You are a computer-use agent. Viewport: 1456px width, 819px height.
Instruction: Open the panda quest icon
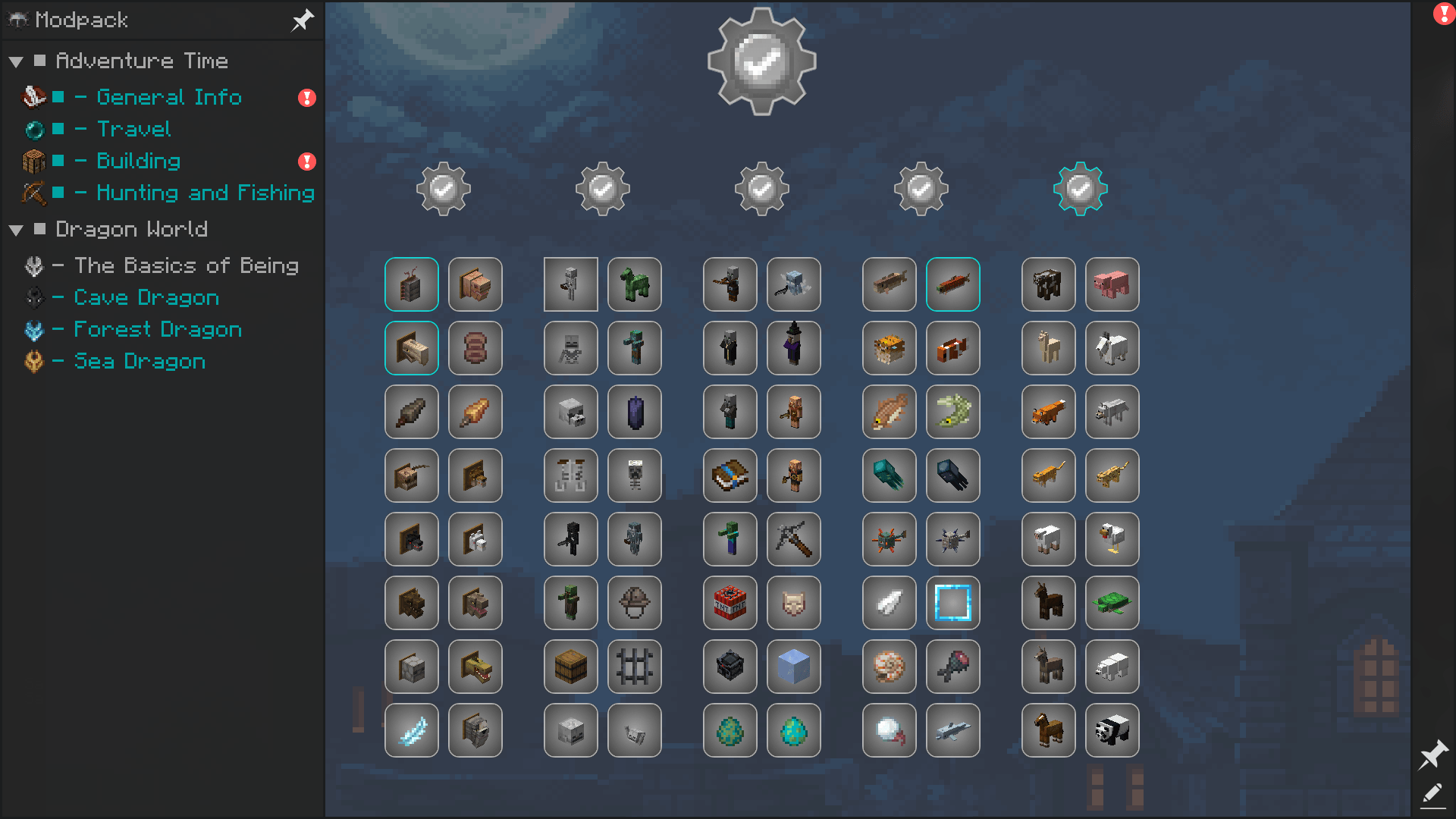tap(1112, 730)
